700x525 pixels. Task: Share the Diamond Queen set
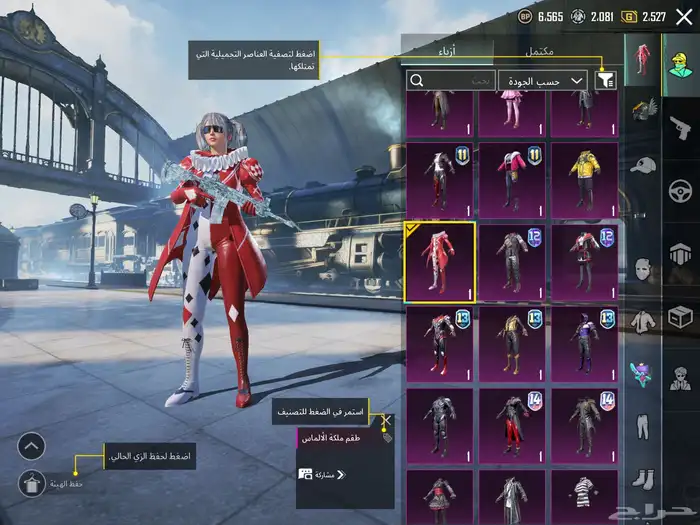320,473
